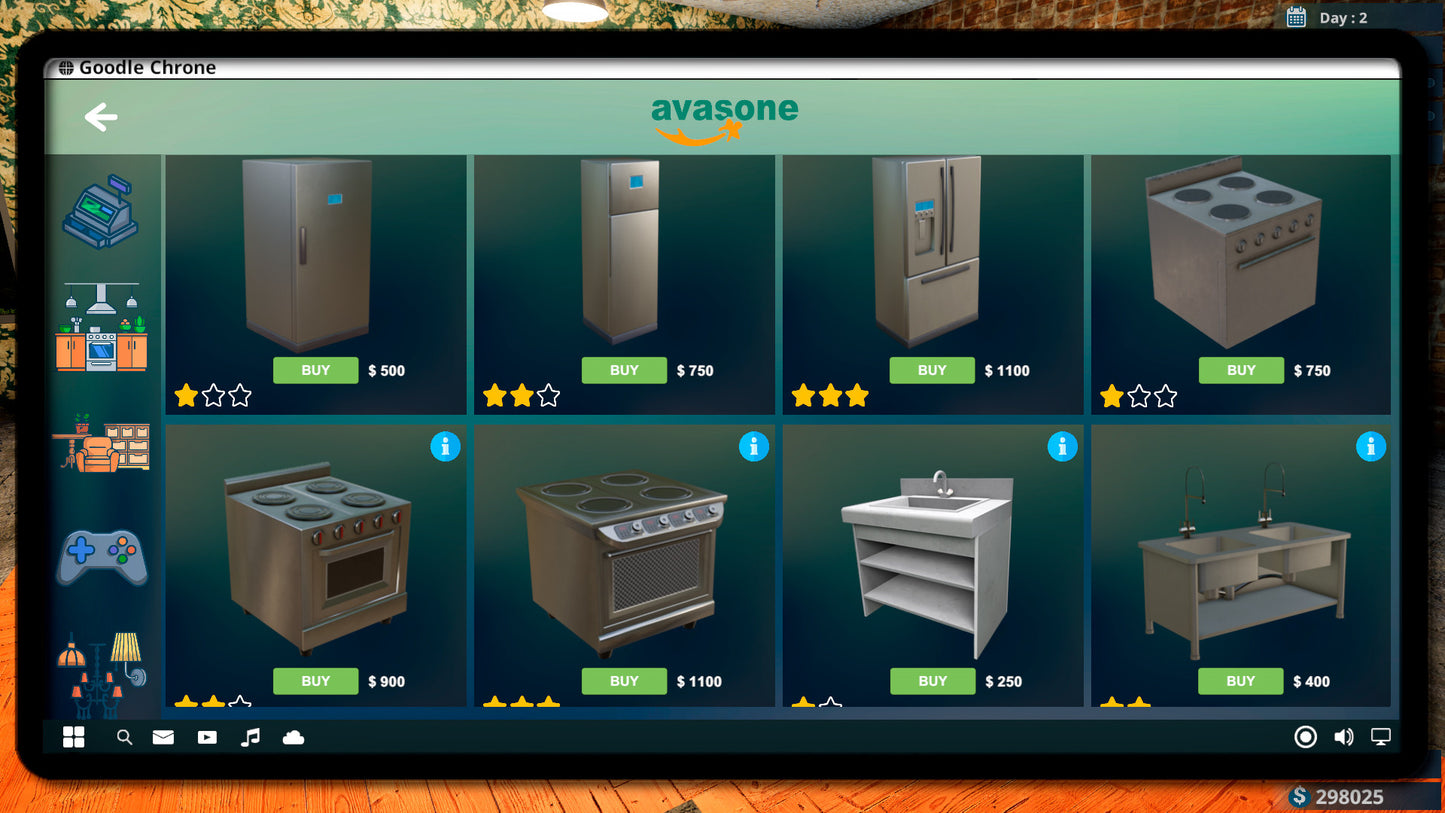
Task: Open the mail app in taskbar
Action: 162,737
